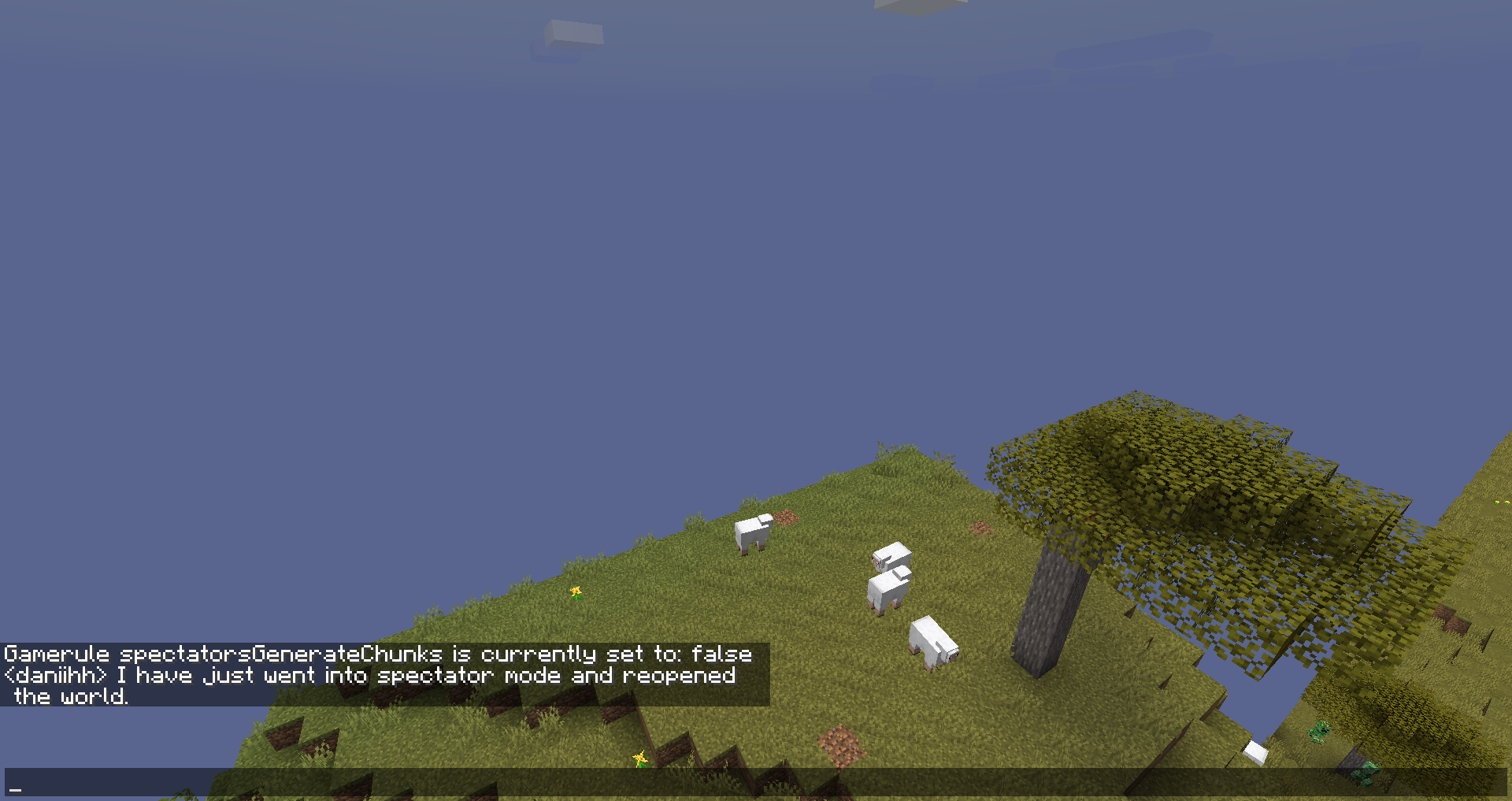Focus the chat input field
Screen dimensions: 1512x801
754,782
